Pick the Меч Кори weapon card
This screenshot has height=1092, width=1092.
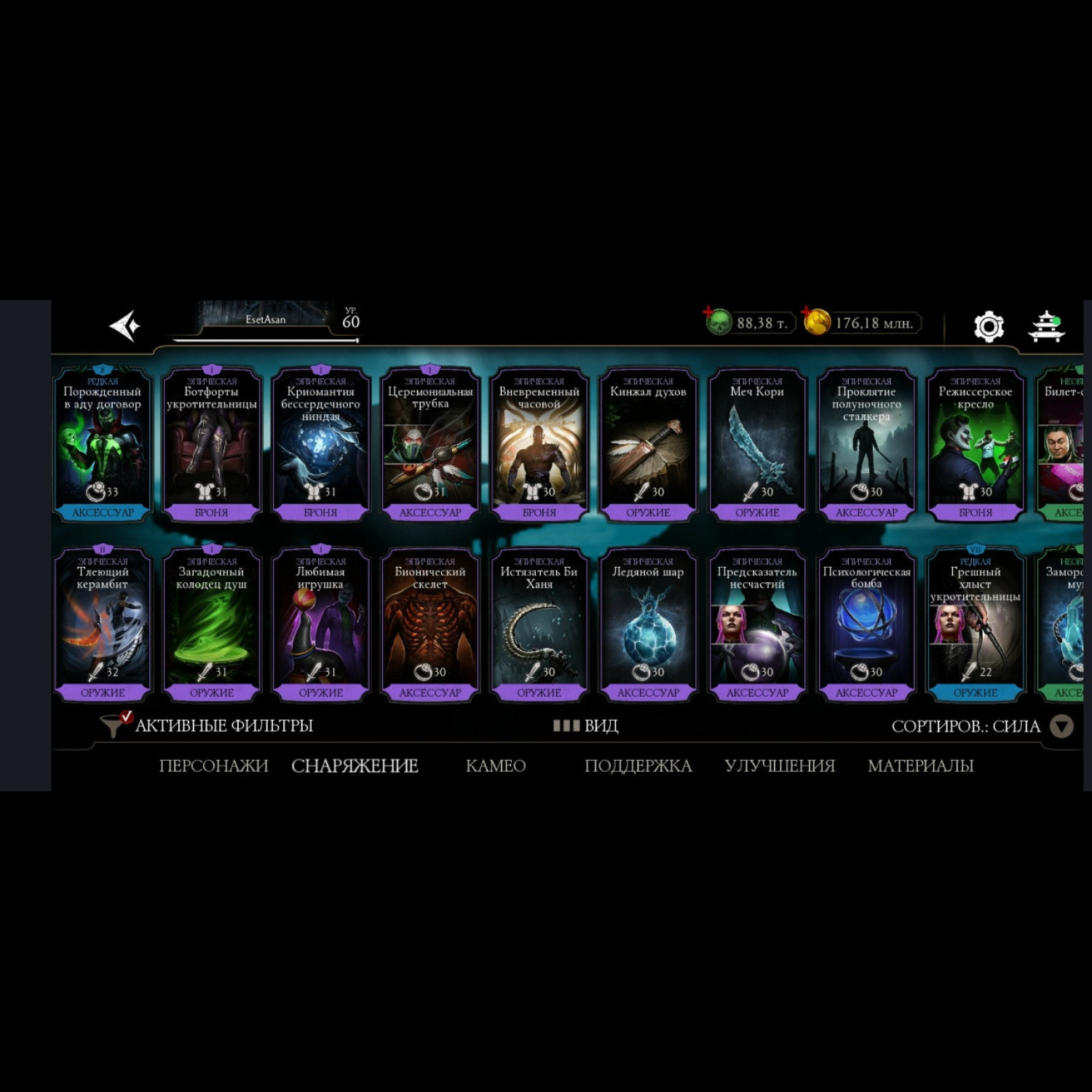click(757, 444)
